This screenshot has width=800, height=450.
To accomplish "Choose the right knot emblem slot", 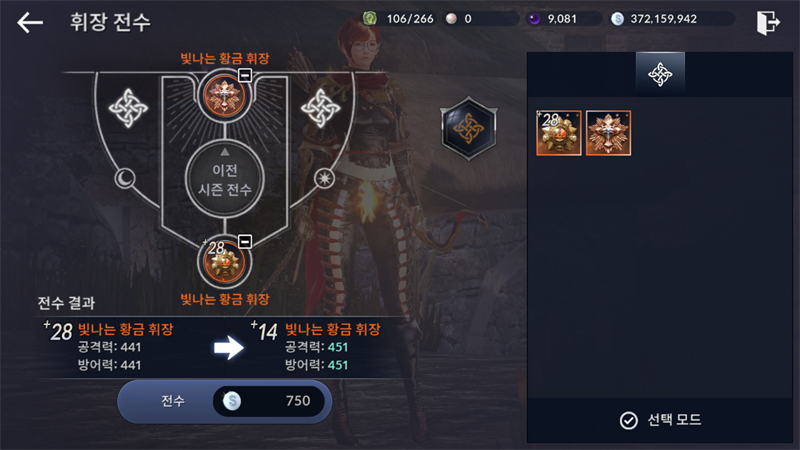I will pyautogui.click(x=322, y=106).
